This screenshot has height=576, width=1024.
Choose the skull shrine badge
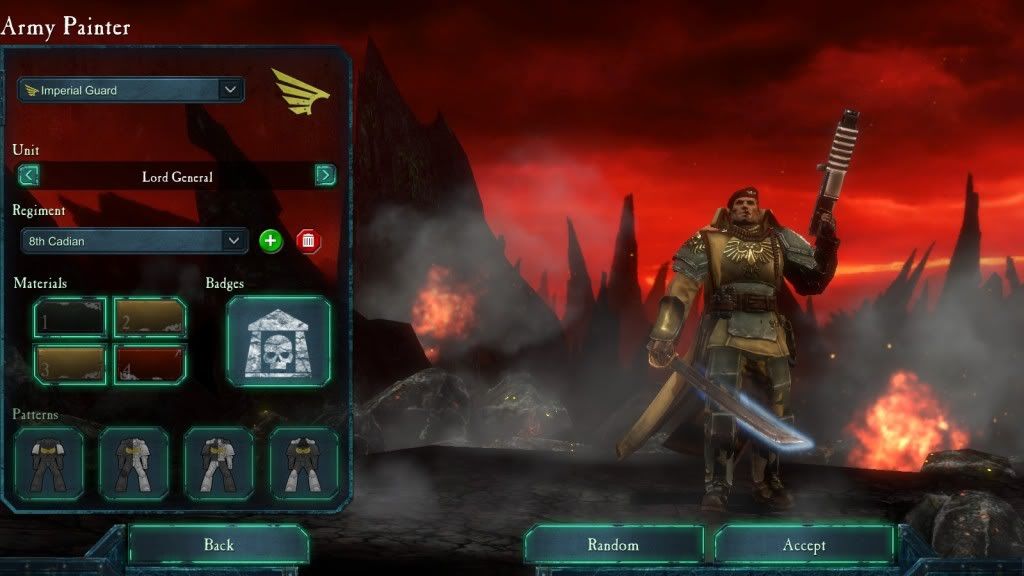278,342
